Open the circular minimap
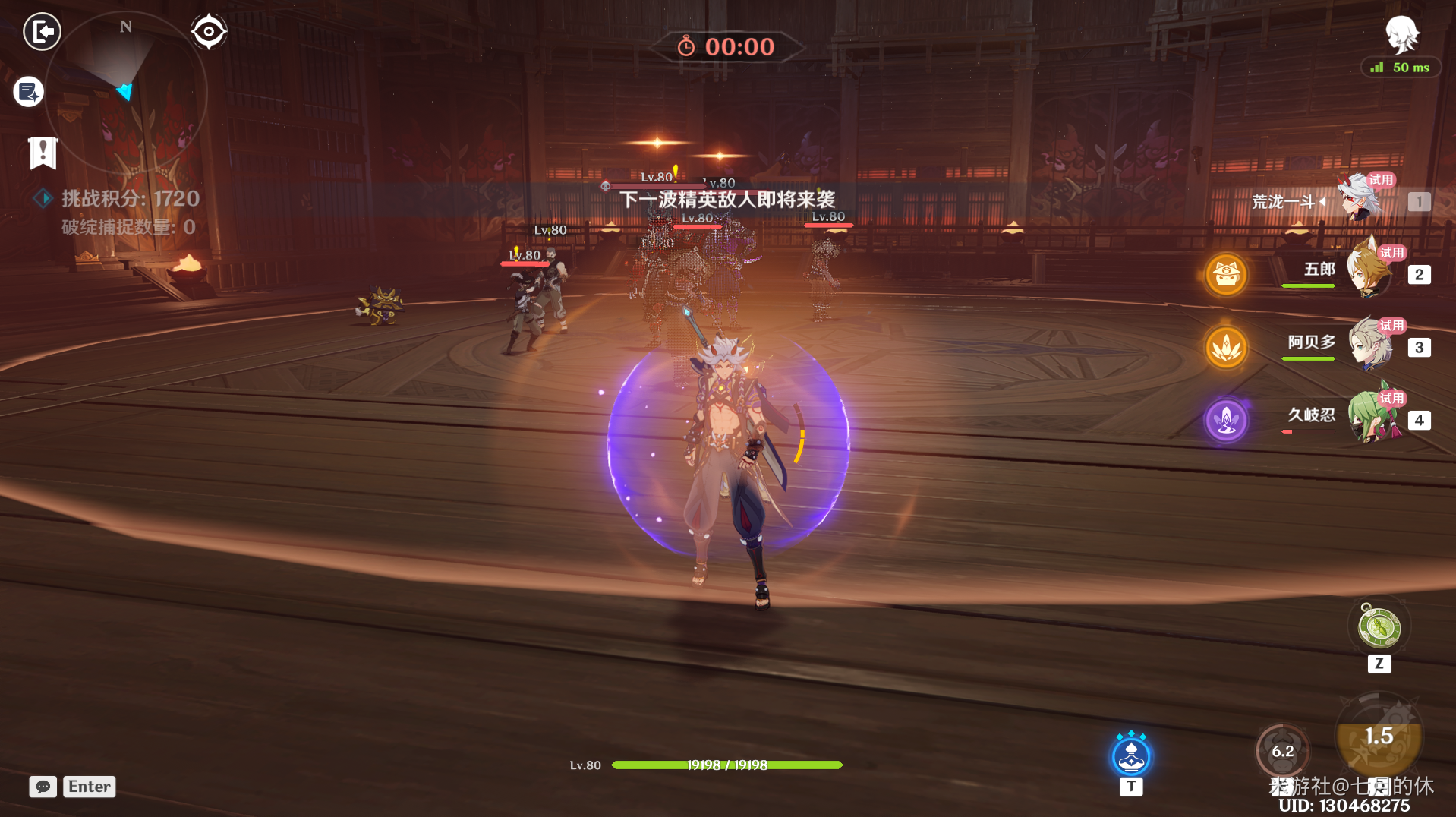The image size is (1456, 817). click(125, 91)
